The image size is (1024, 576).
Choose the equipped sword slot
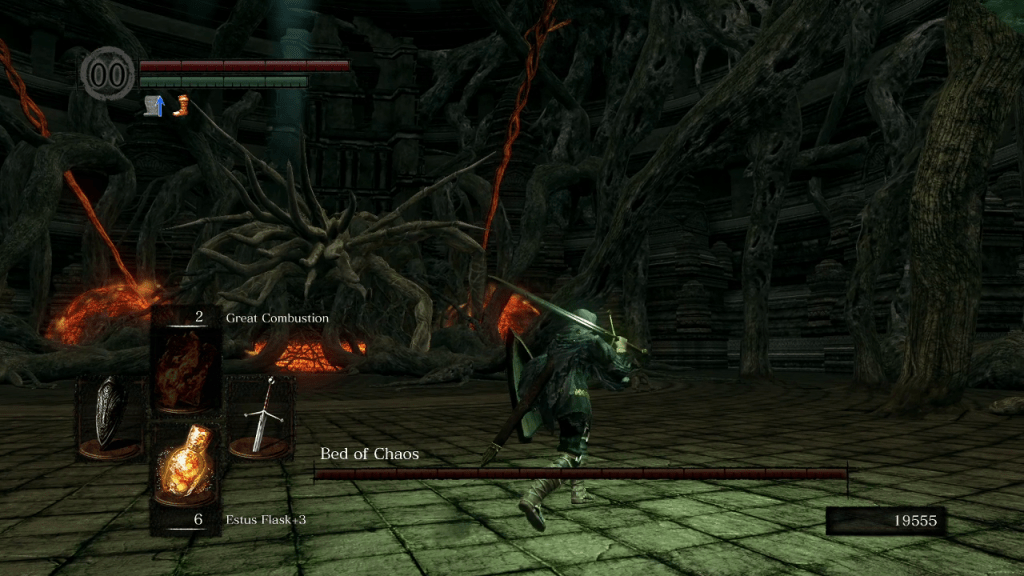point(260,415)
